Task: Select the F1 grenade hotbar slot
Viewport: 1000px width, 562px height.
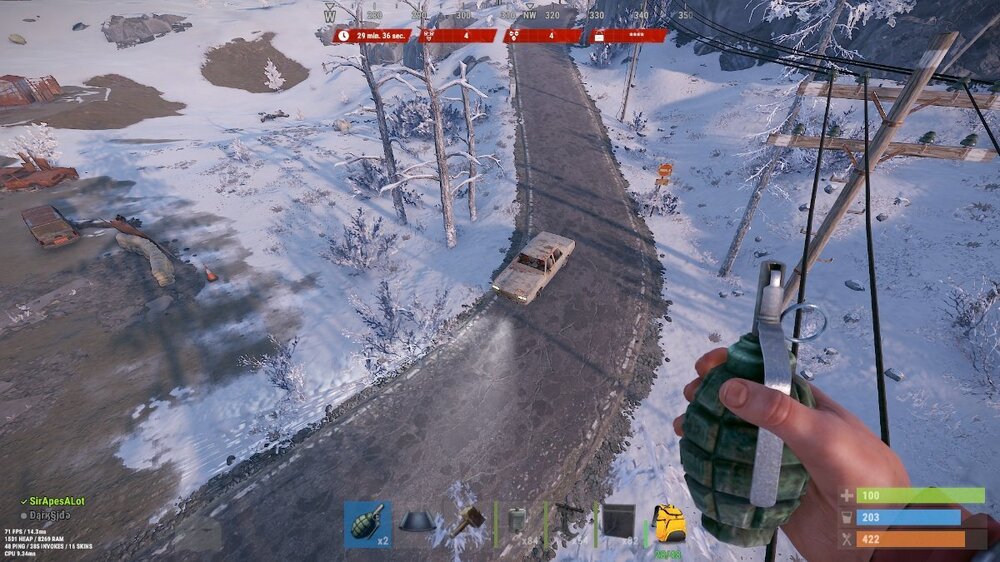Action: [367, 524]
